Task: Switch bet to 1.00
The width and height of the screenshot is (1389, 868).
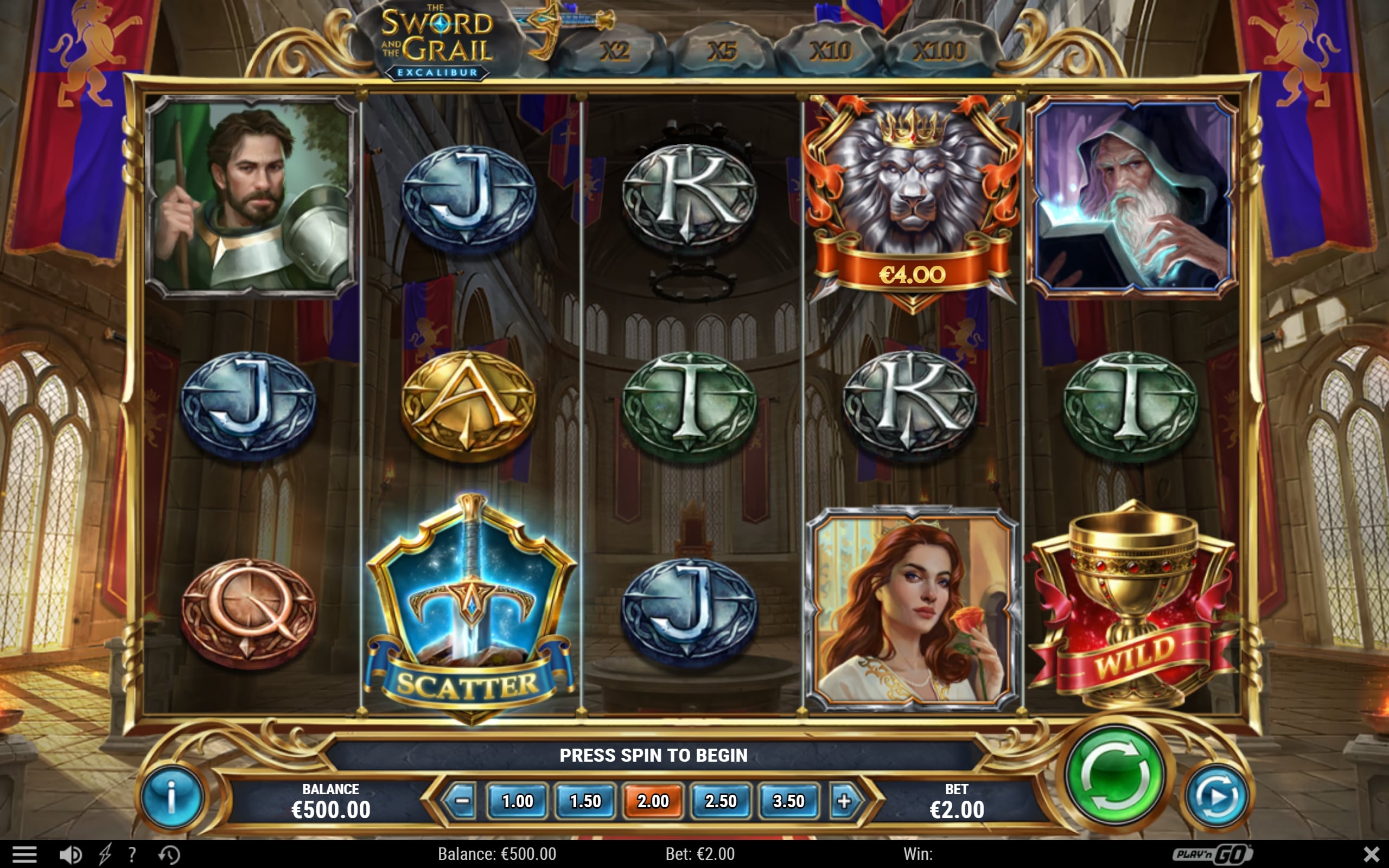Action: pos(517,801)
